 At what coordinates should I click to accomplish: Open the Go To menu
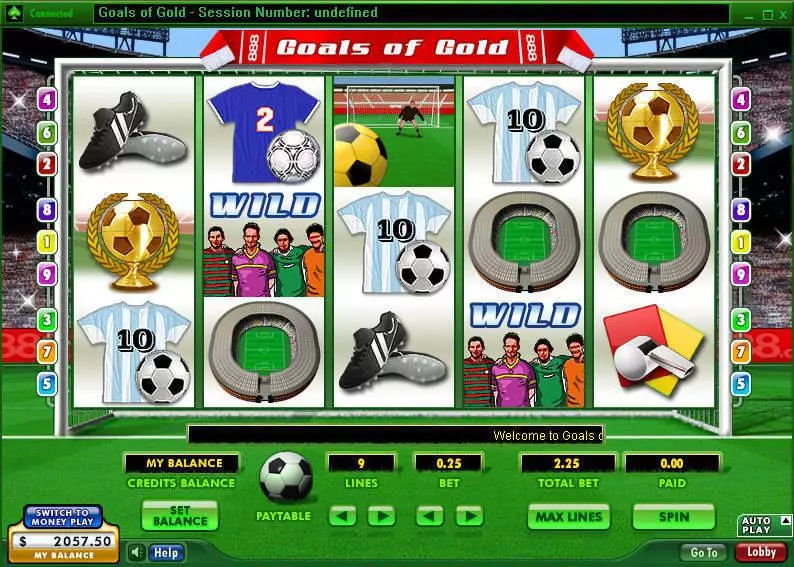coord(703,552)
